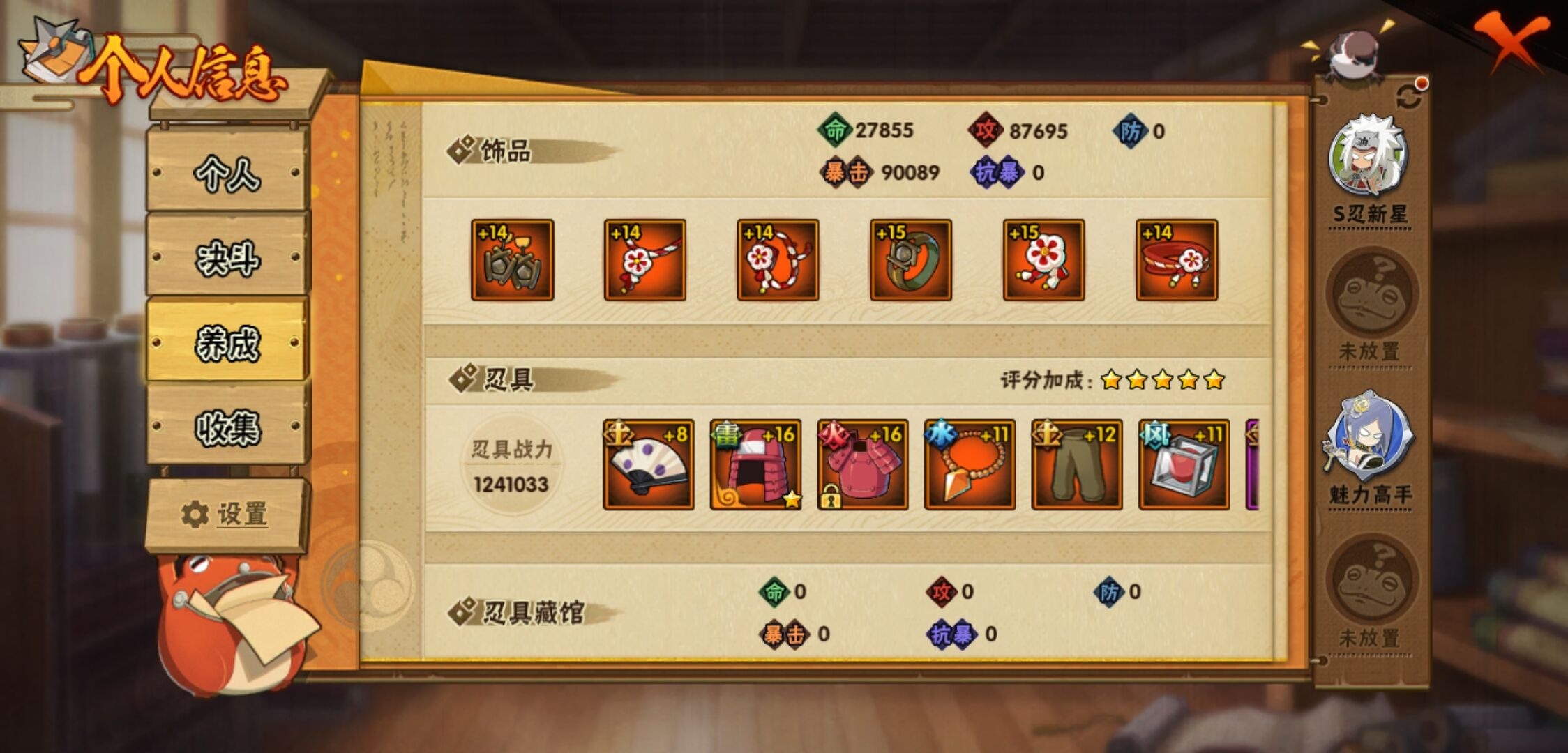Click the red frog mascot holding scroll
The width and height of the screenshot is (1568, 753).
(230, 627)
